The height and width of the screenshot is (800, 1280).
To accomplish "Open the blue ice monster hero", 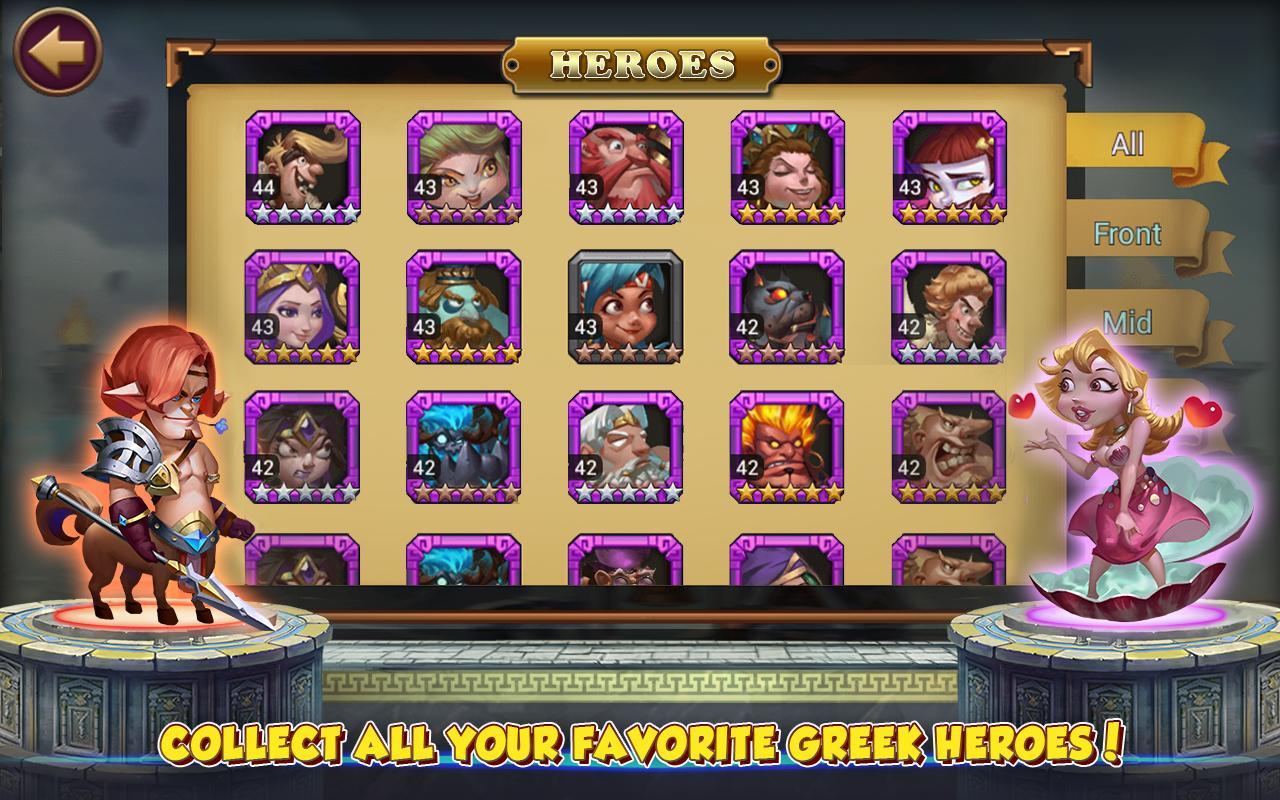I will (x=464, y=446).
